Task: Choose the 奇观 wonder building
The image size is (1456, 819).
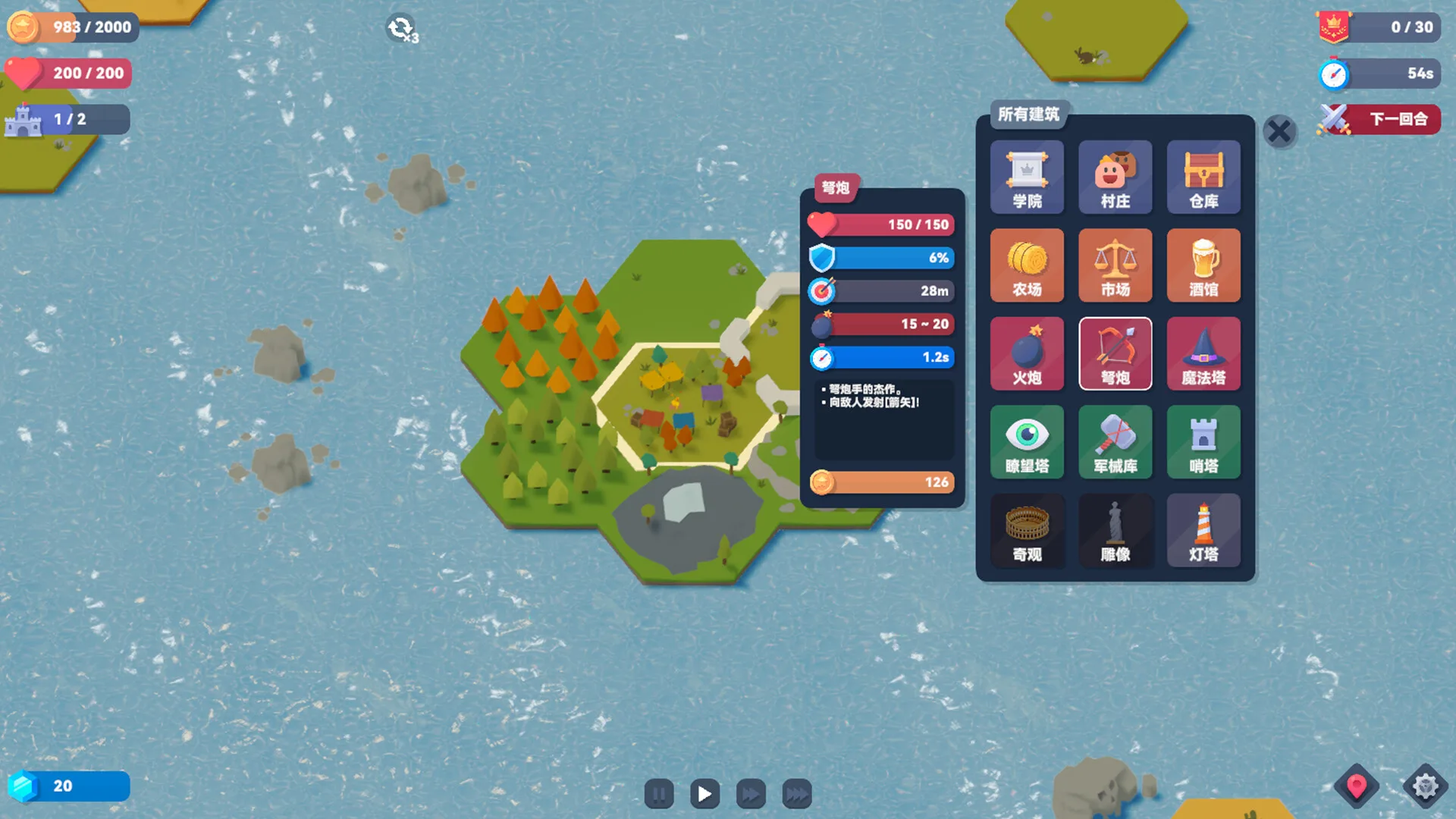Action: 1027,531
